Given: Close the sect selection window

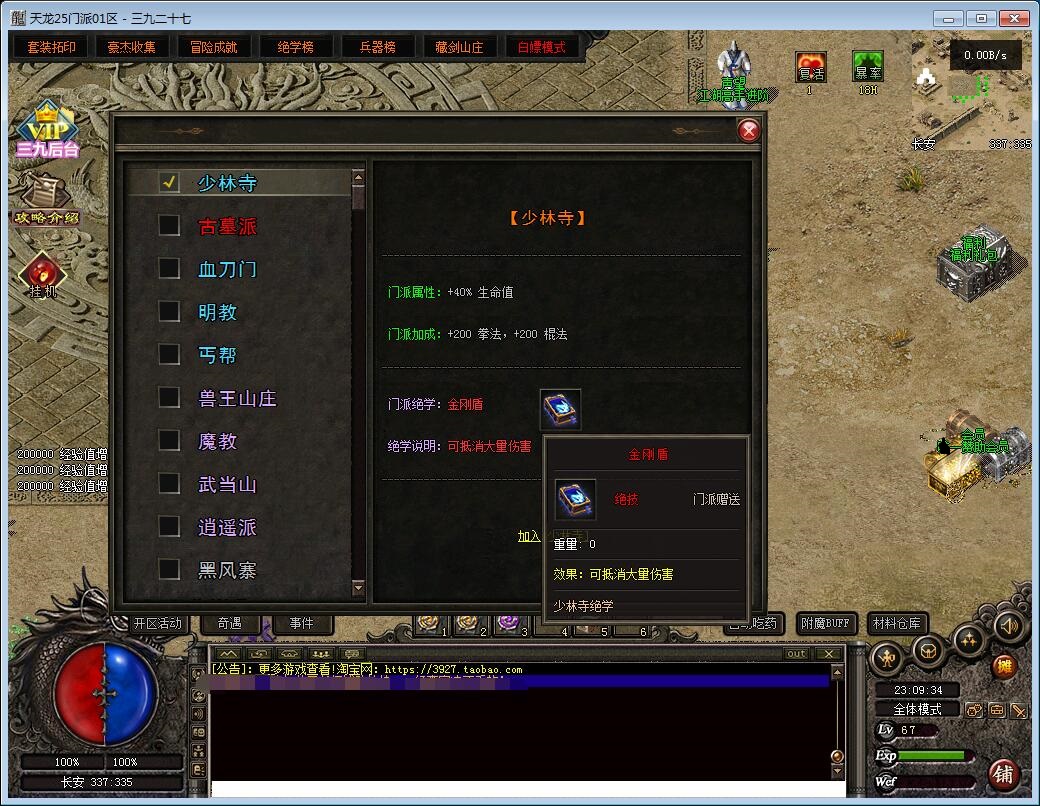Looking at the screenshot, I should 748,131.
